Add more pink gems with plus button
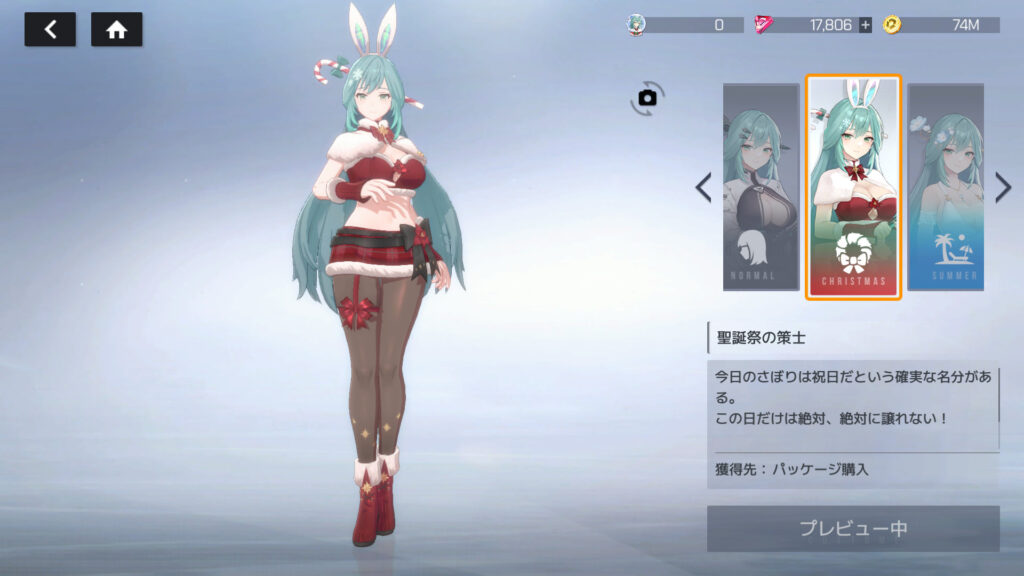The image size is (1024, 576). (x=865, y=25)
